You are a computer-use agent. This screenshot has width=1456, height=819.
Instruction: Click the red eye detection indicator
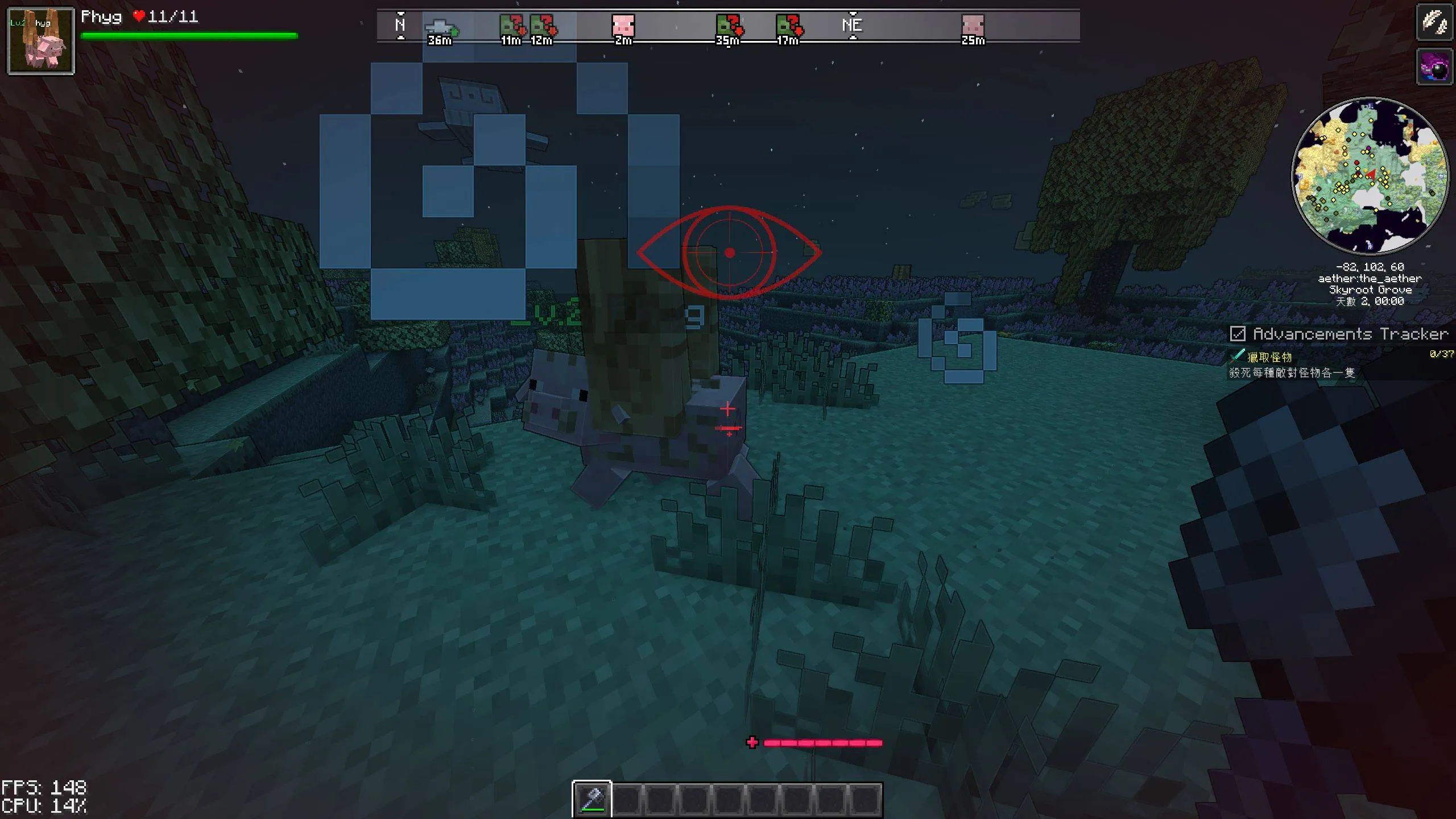[730, 252]
